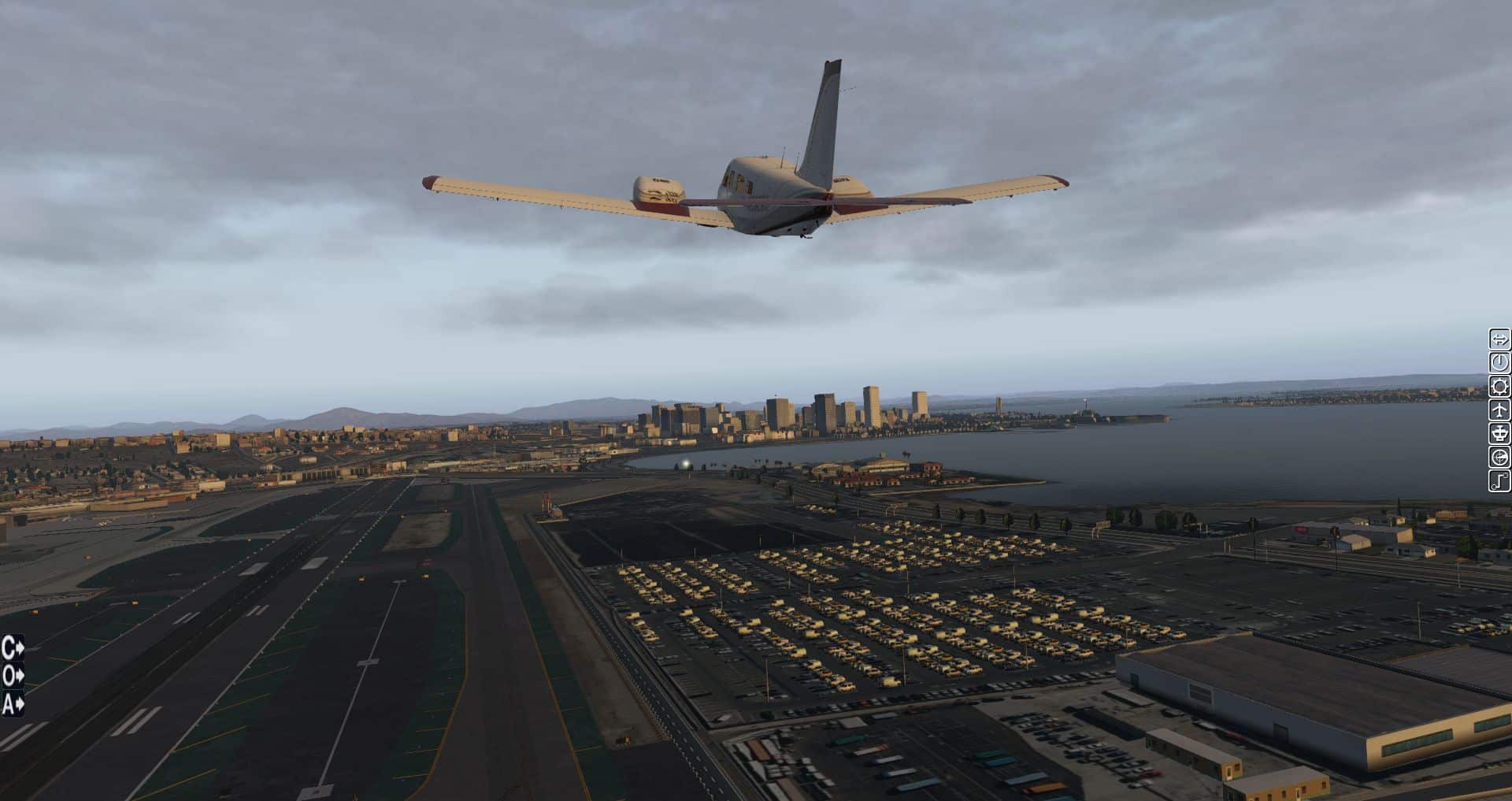Select the route path icon
This screenshot has height=801, width=1512.
1499,480
